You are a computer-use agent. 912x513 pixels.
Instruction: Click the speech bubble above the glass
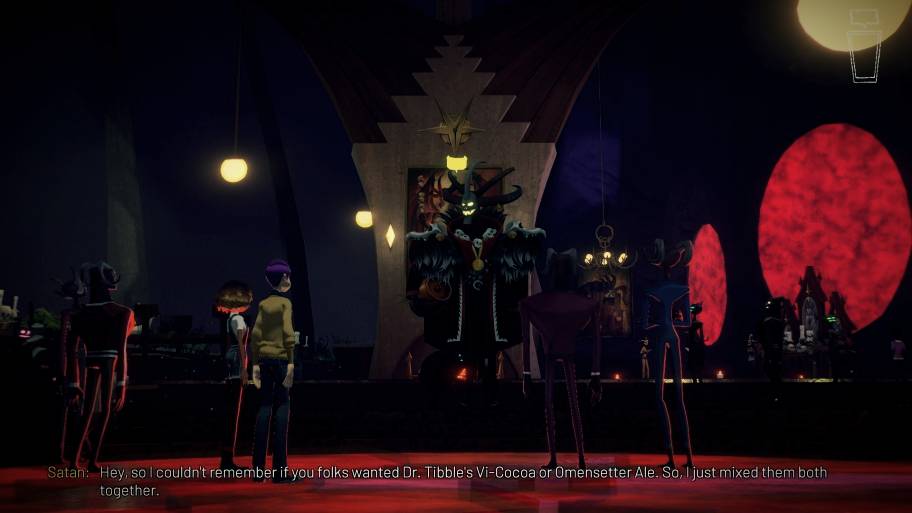(862, 18)
